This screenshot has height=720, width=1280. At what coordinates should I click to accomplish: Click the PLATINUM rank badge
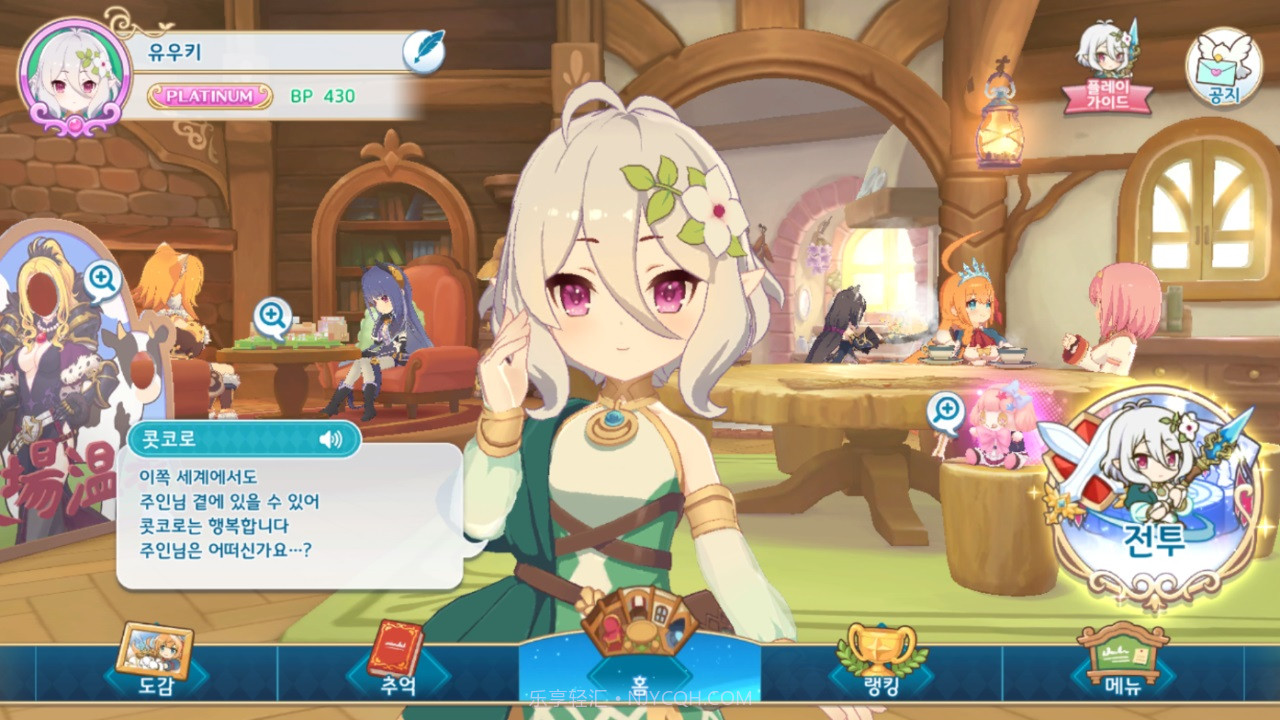pos(210,96)
